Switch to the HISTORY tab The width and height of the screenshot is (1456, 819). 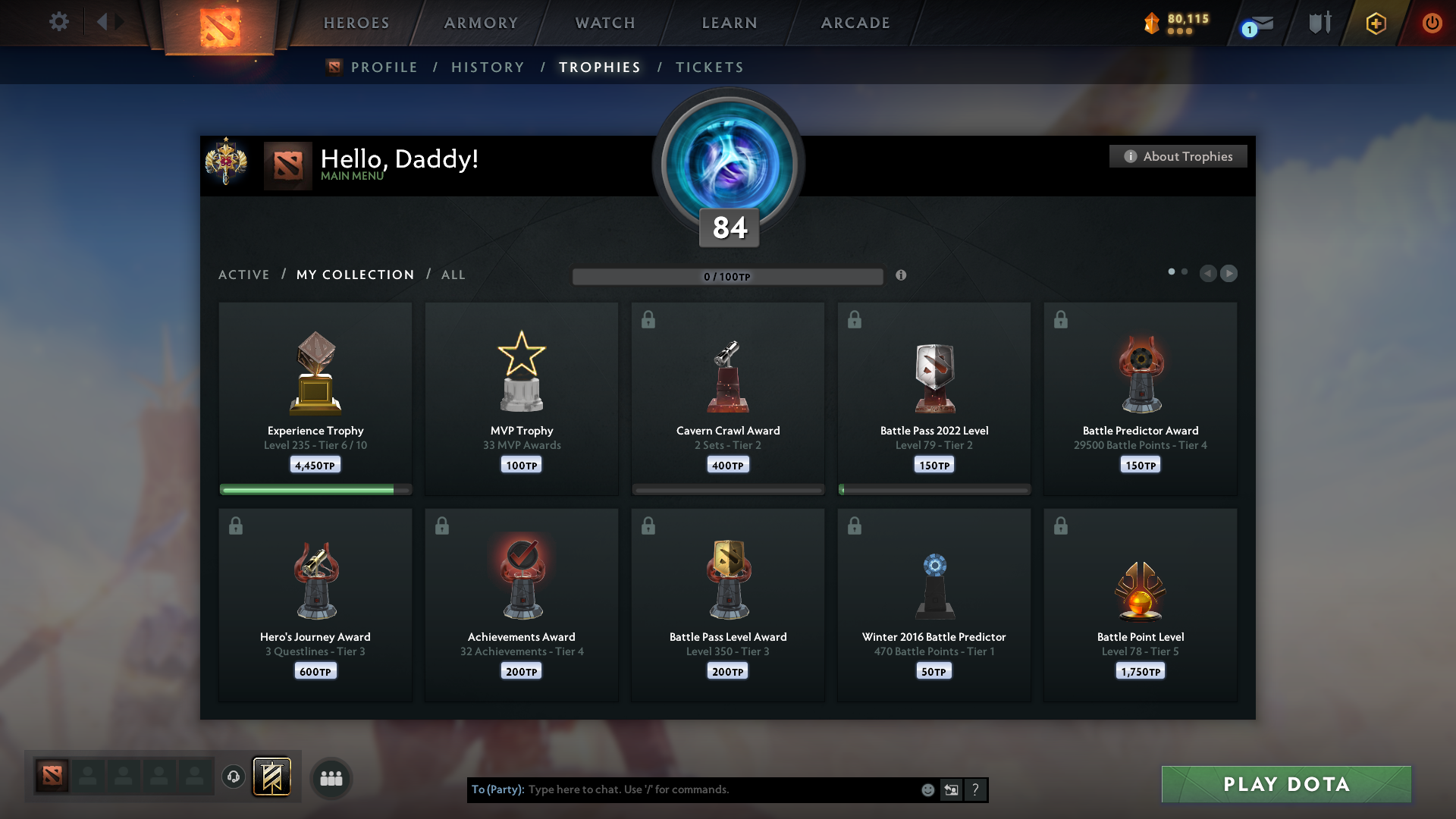pyautogui.click(x=488, y=67)
